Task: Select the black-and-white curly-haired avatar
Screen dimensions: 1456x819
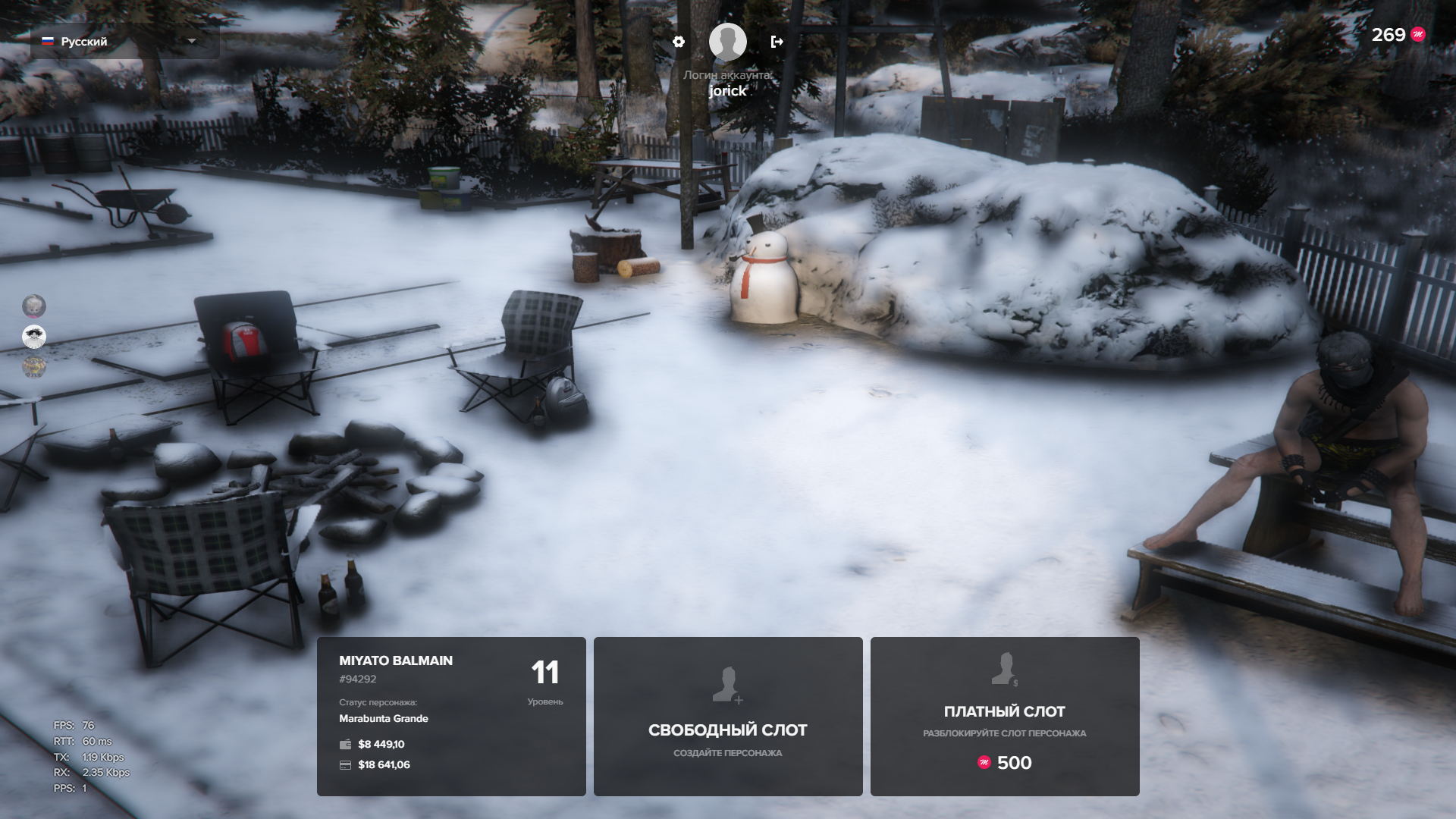Action: [34, 336]
